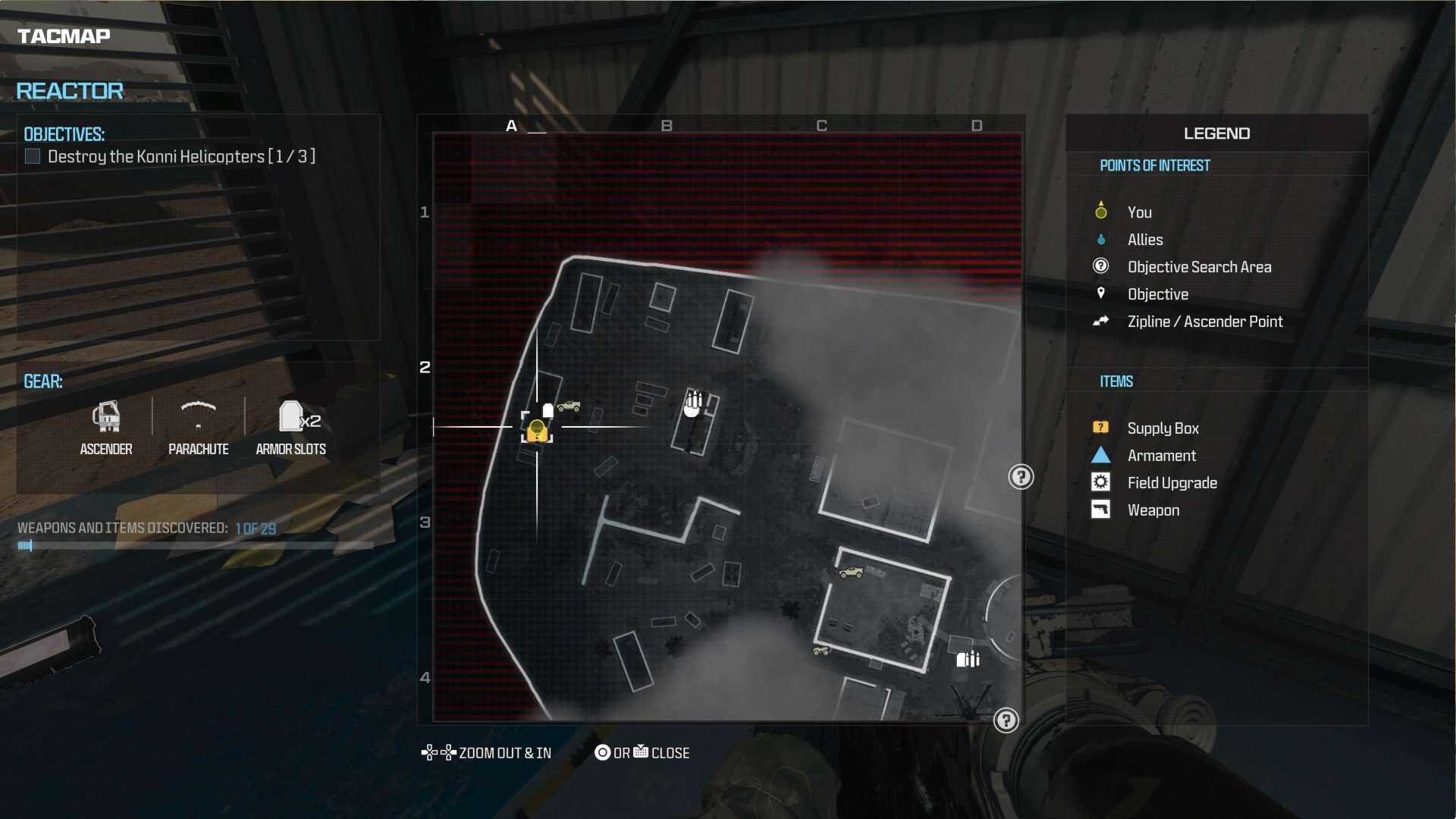This screenshot has width=1456, height=819.
Task: Click the Weapon legend icon
Action: click(x=1101, y=509)
